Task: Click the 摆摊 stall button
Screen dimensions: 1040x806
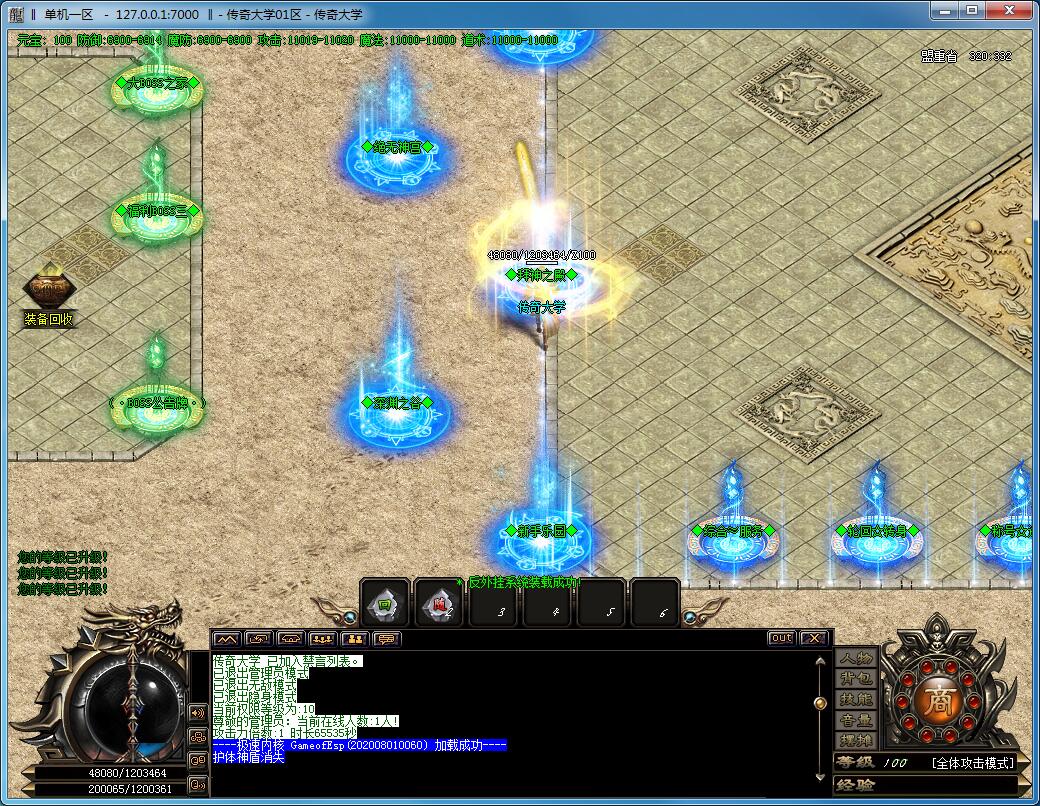Action: point(856,740)
